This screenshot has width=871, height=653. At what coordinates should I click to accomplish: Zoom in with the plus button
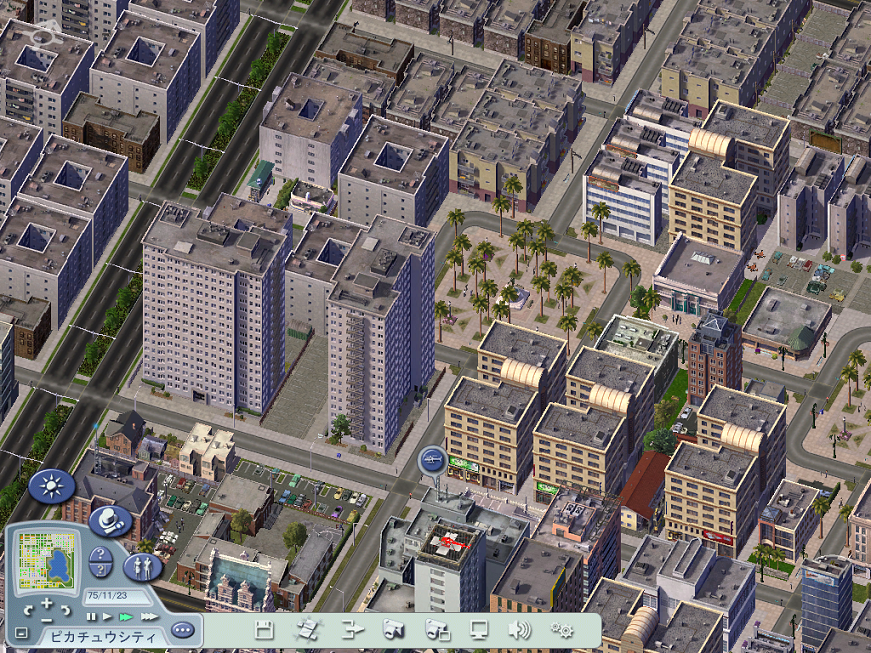(x=47, y=602)
